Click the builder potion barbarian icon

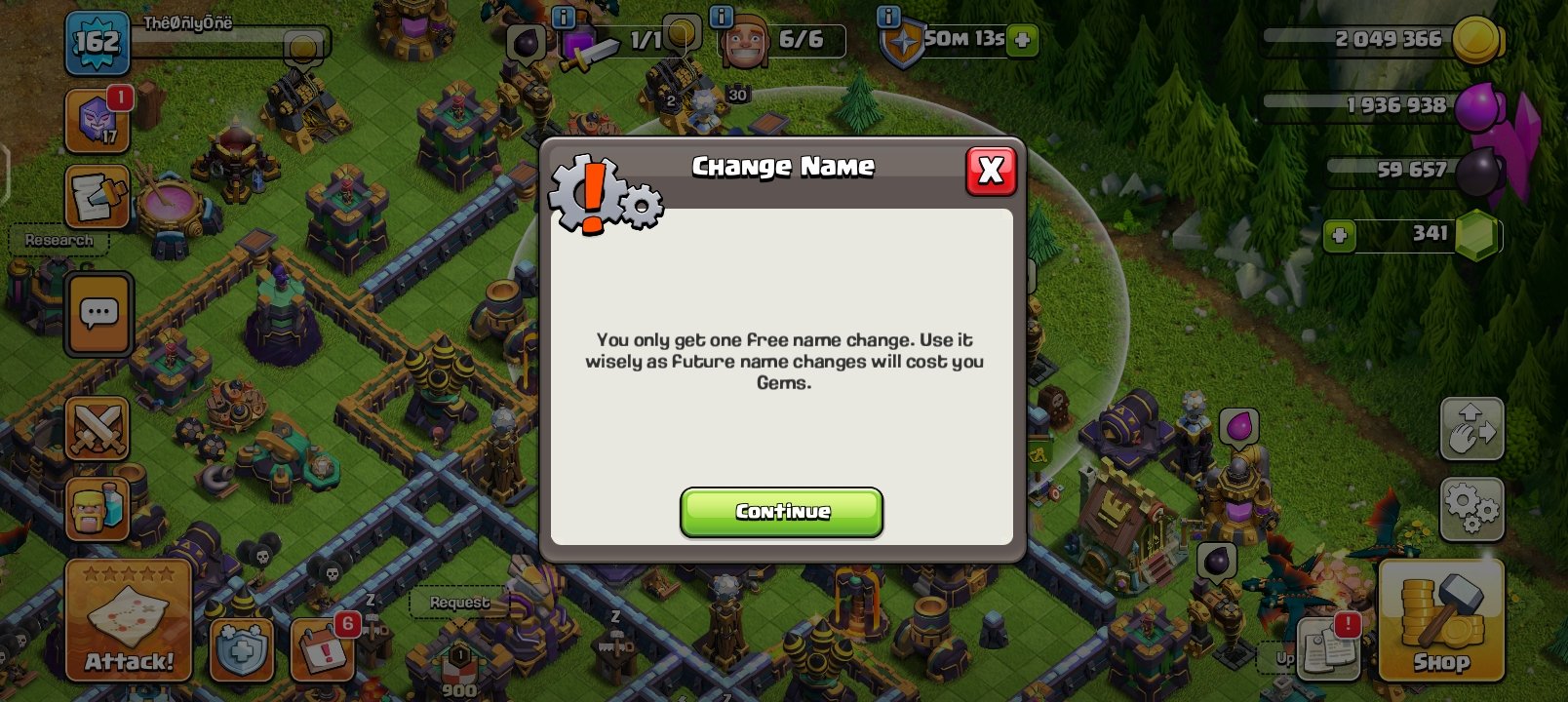[97, 507]
